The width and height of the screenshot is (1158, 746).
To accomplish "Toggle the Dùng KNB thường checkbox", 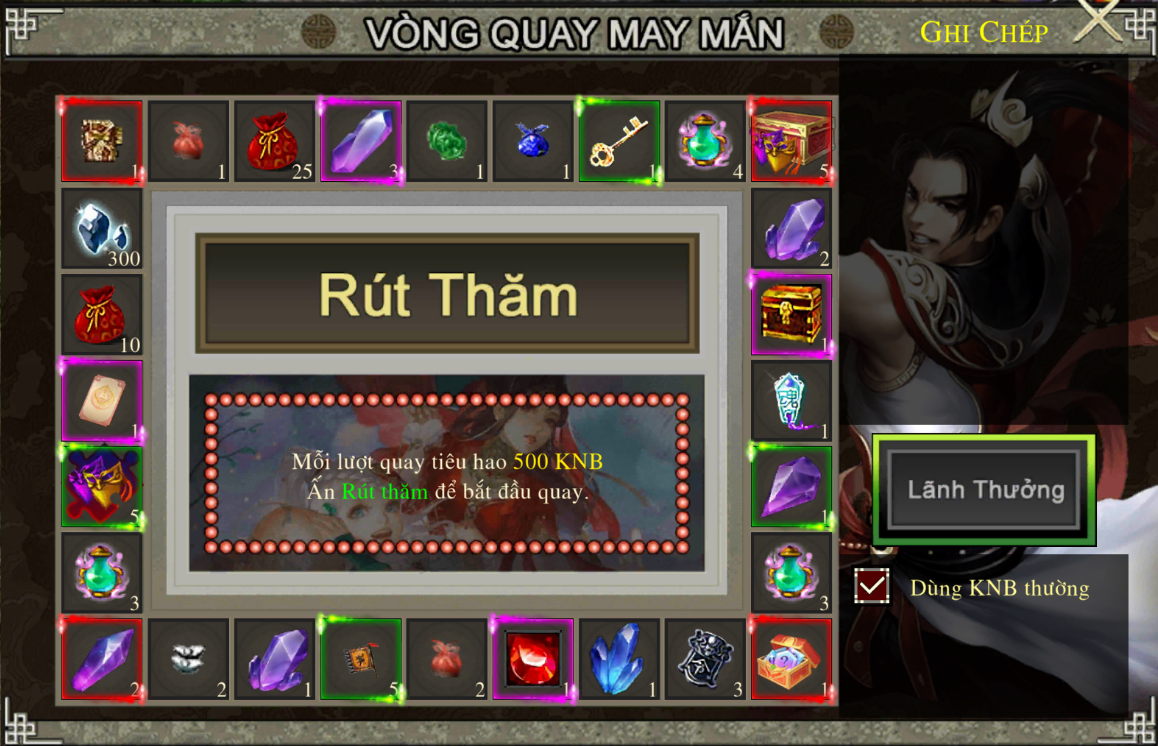I will pyautogui.click(x=872, y=587).
